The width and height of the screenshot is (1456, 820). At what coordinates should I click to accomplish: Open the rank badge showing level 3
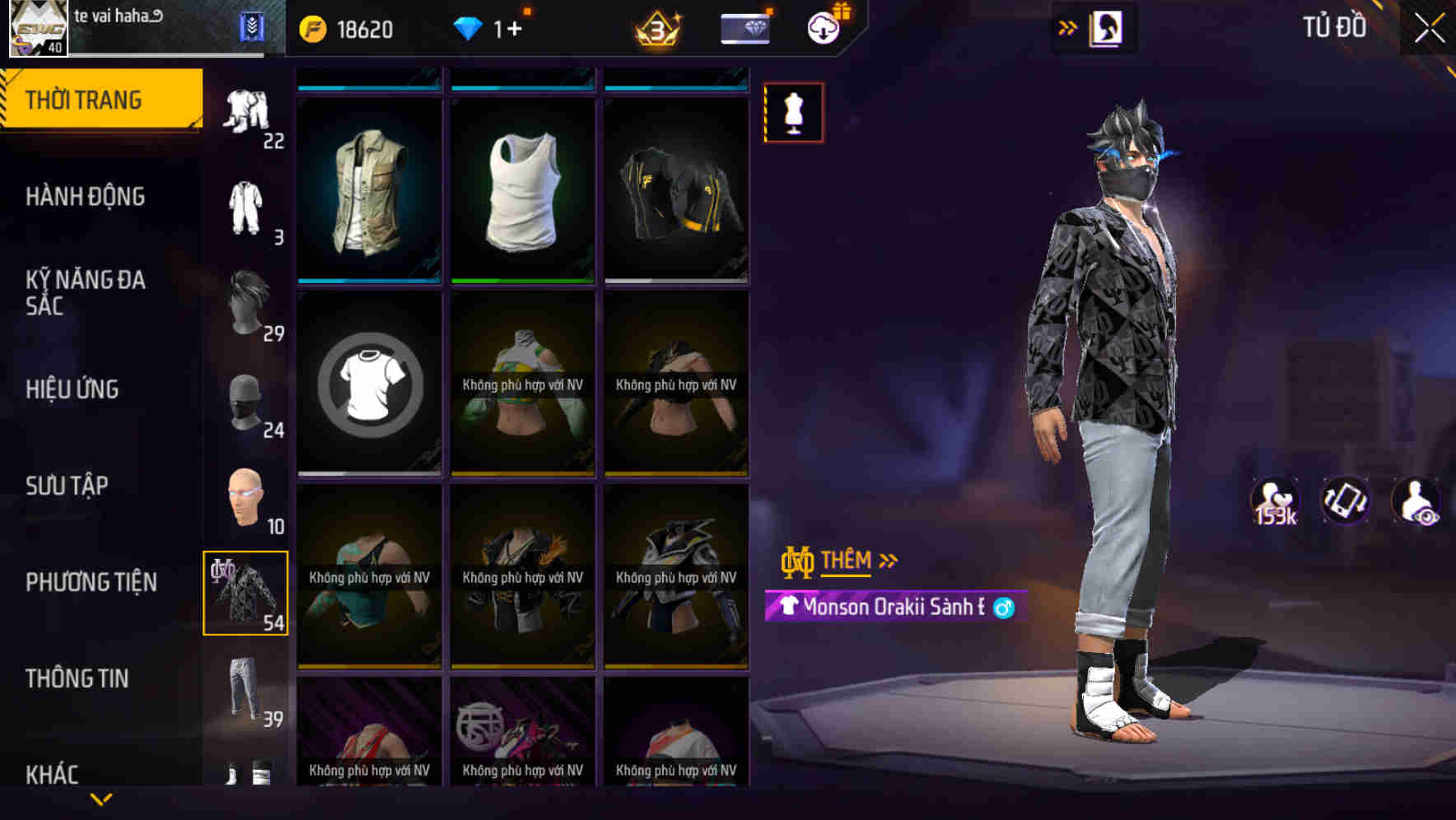659,30
